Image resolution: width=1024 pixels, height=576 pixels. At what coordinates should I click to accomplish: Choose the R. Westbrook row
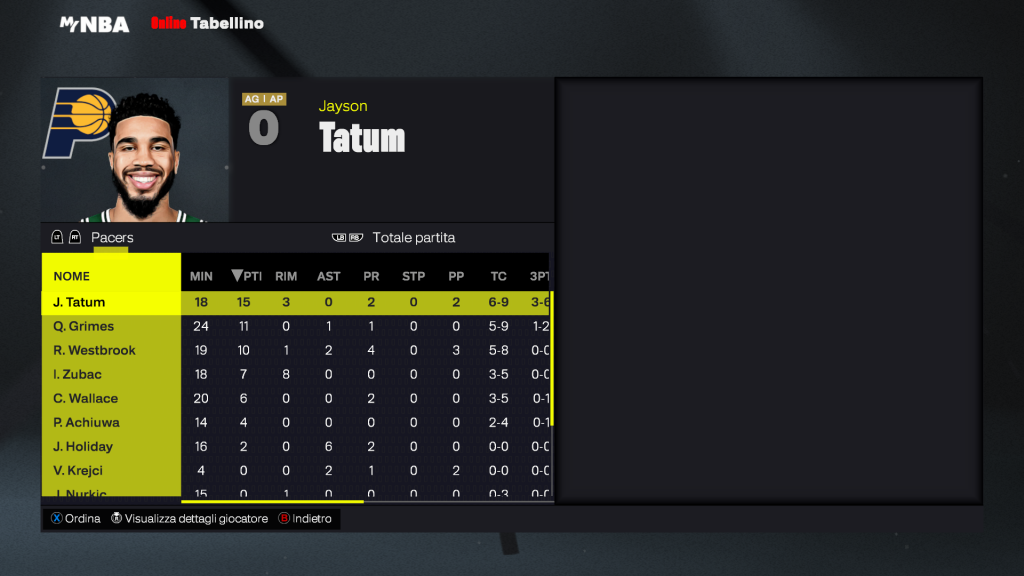coord(94,350)
